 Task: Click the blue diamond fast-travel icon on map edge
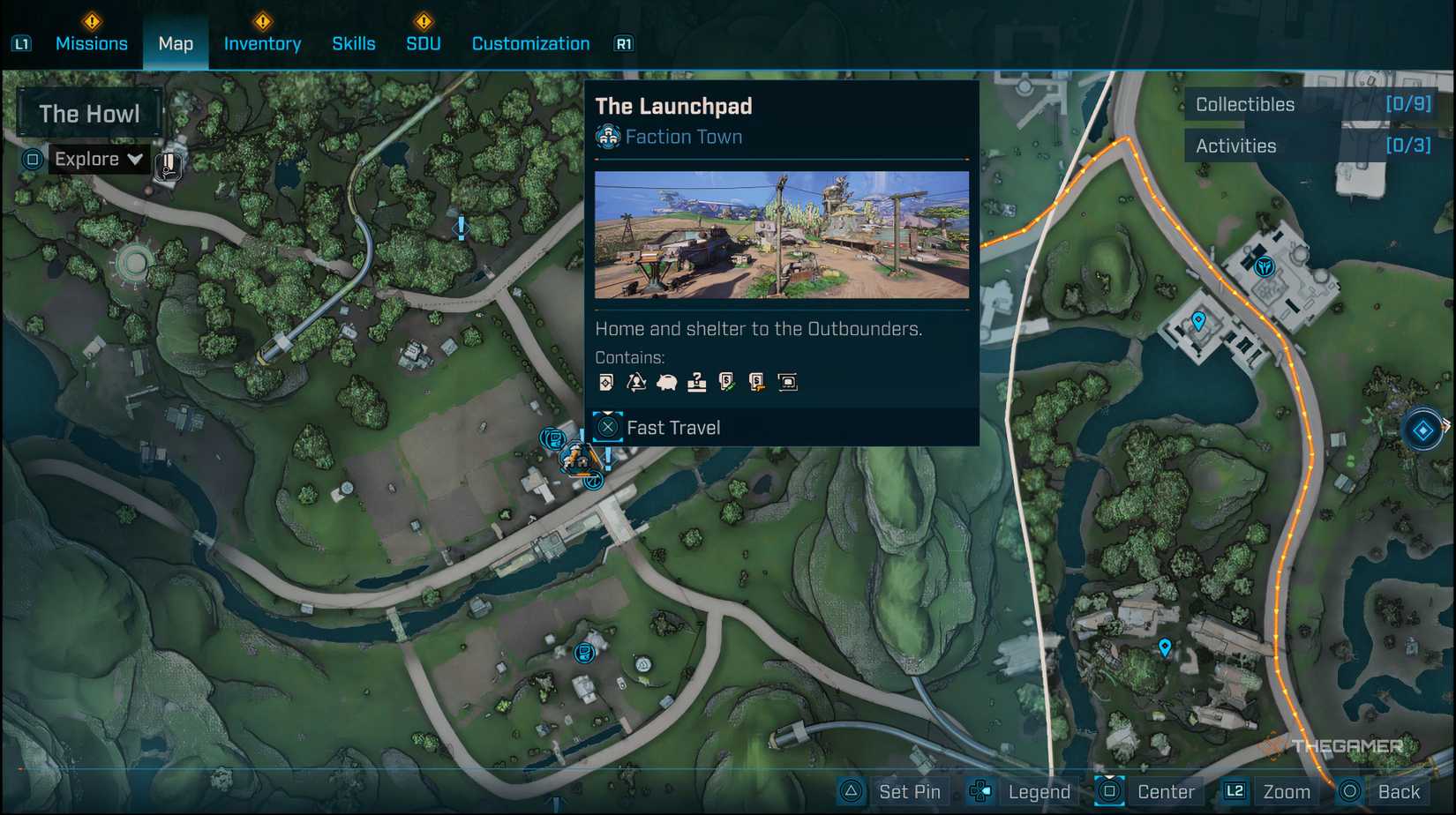tap(1423, 431)
